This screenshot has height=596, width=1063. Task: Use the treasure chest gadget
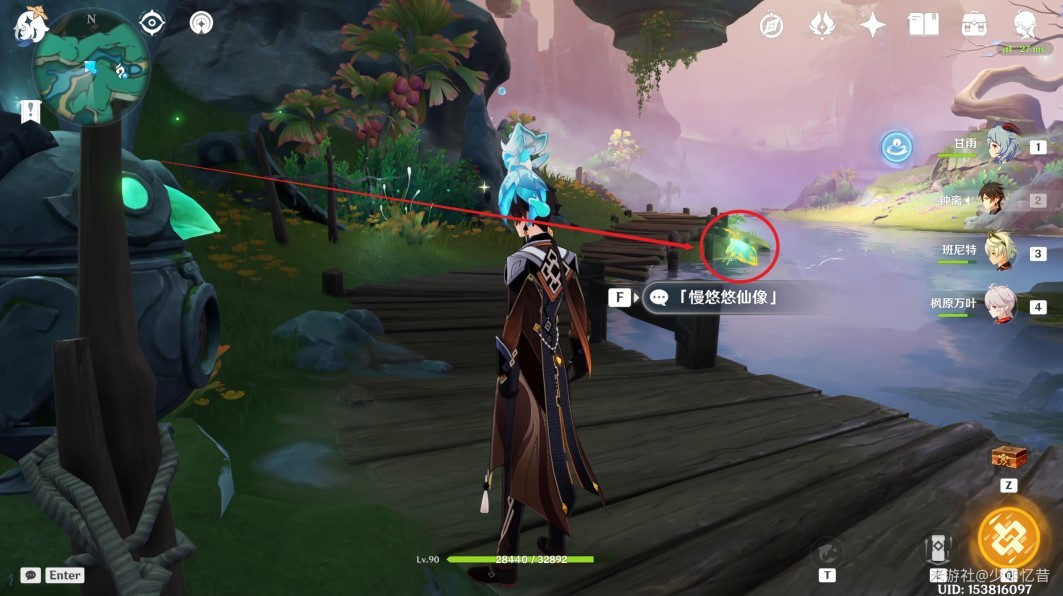point(1009,459)
